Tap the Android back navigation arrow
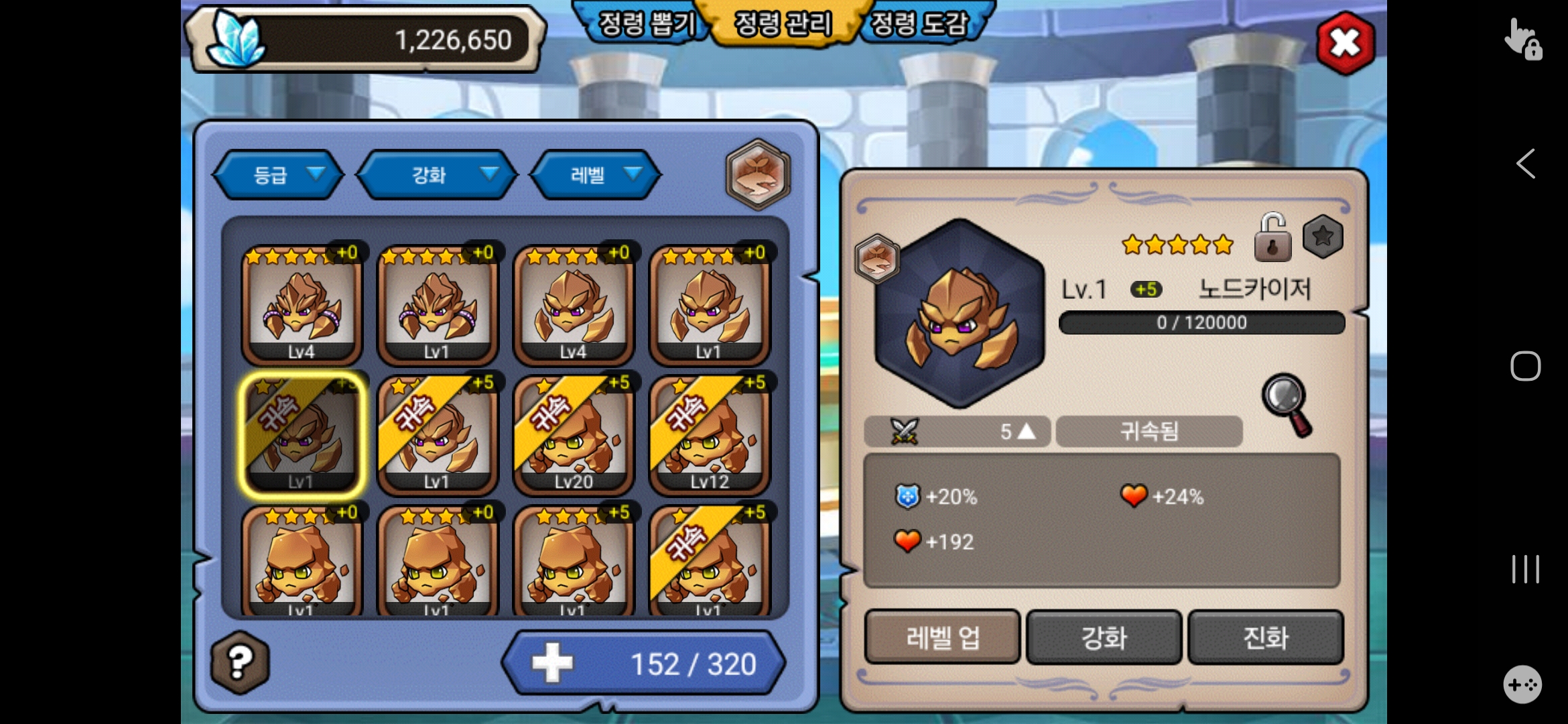Image resolution: width=1568 pixels, height=724 pixels. click(1526, 164)
